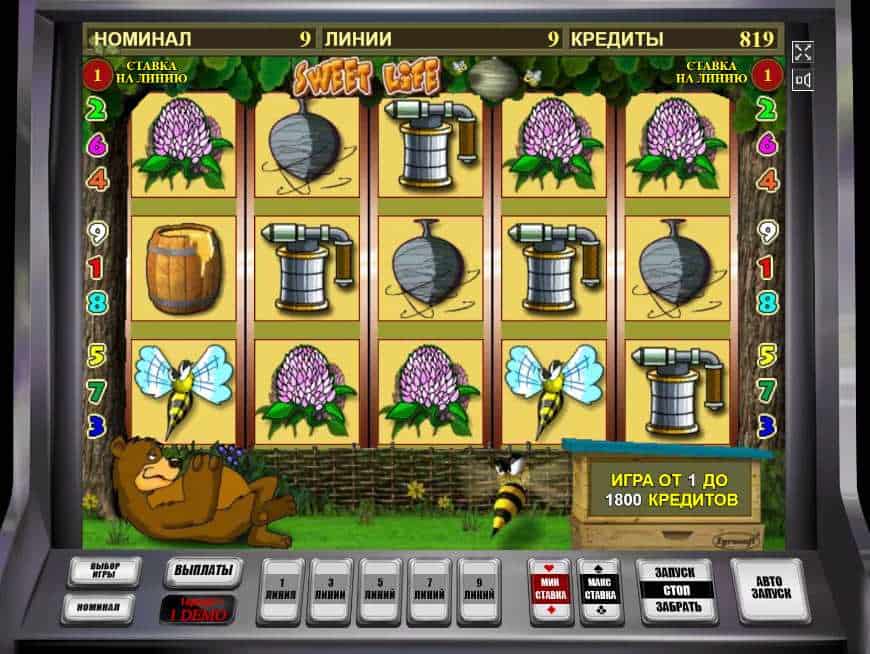Set the minimum bet with МИН СТАВКА
870x654 pixels.
tap(551, 591)
